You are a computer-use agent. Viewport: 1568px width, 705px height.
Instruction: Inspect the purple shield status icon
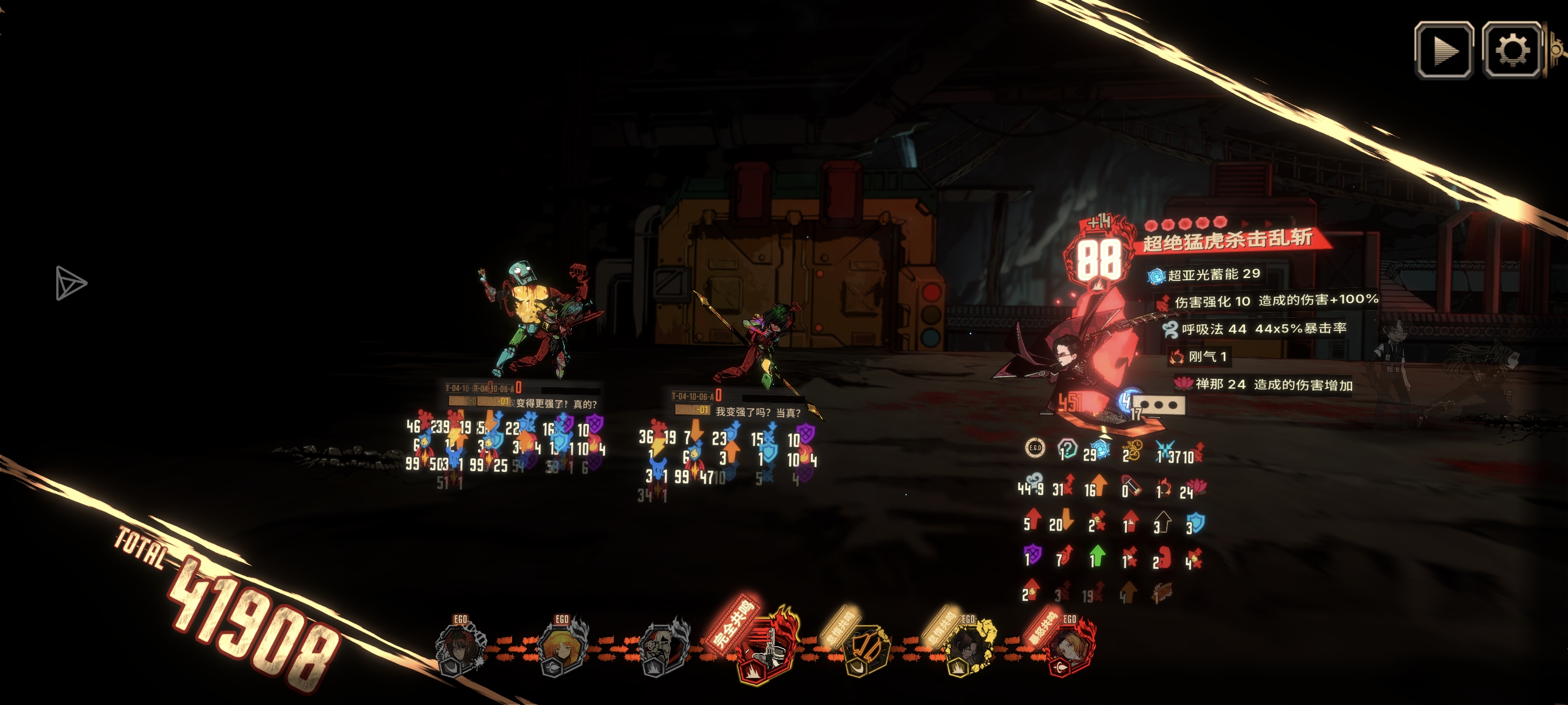(1033, 555)
